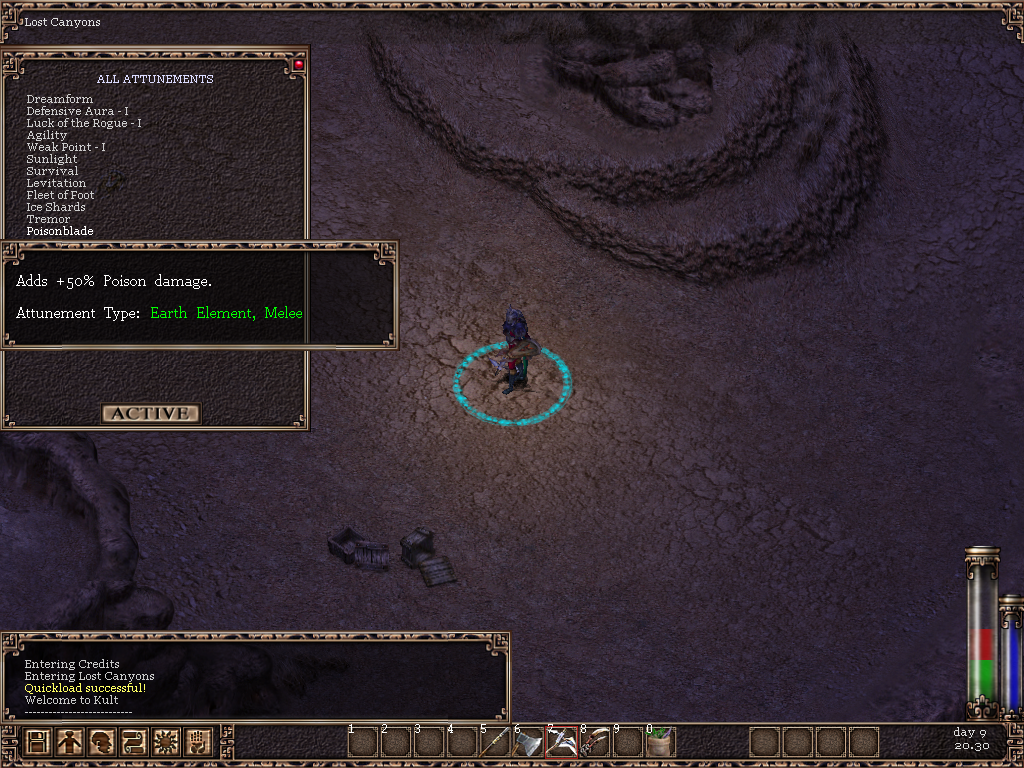This screenshot has height=768, width=1024.
Task: Open the save game floppy disk menu
Action: [x=38, y=742]
